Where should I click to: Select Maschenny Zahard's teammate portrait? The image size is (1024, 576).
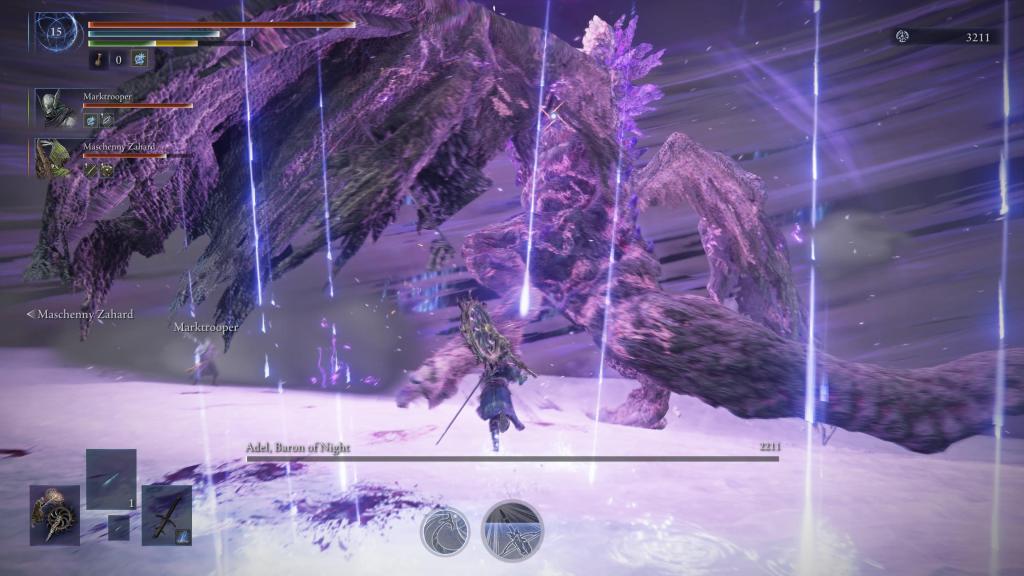click(x=52, y=158)
